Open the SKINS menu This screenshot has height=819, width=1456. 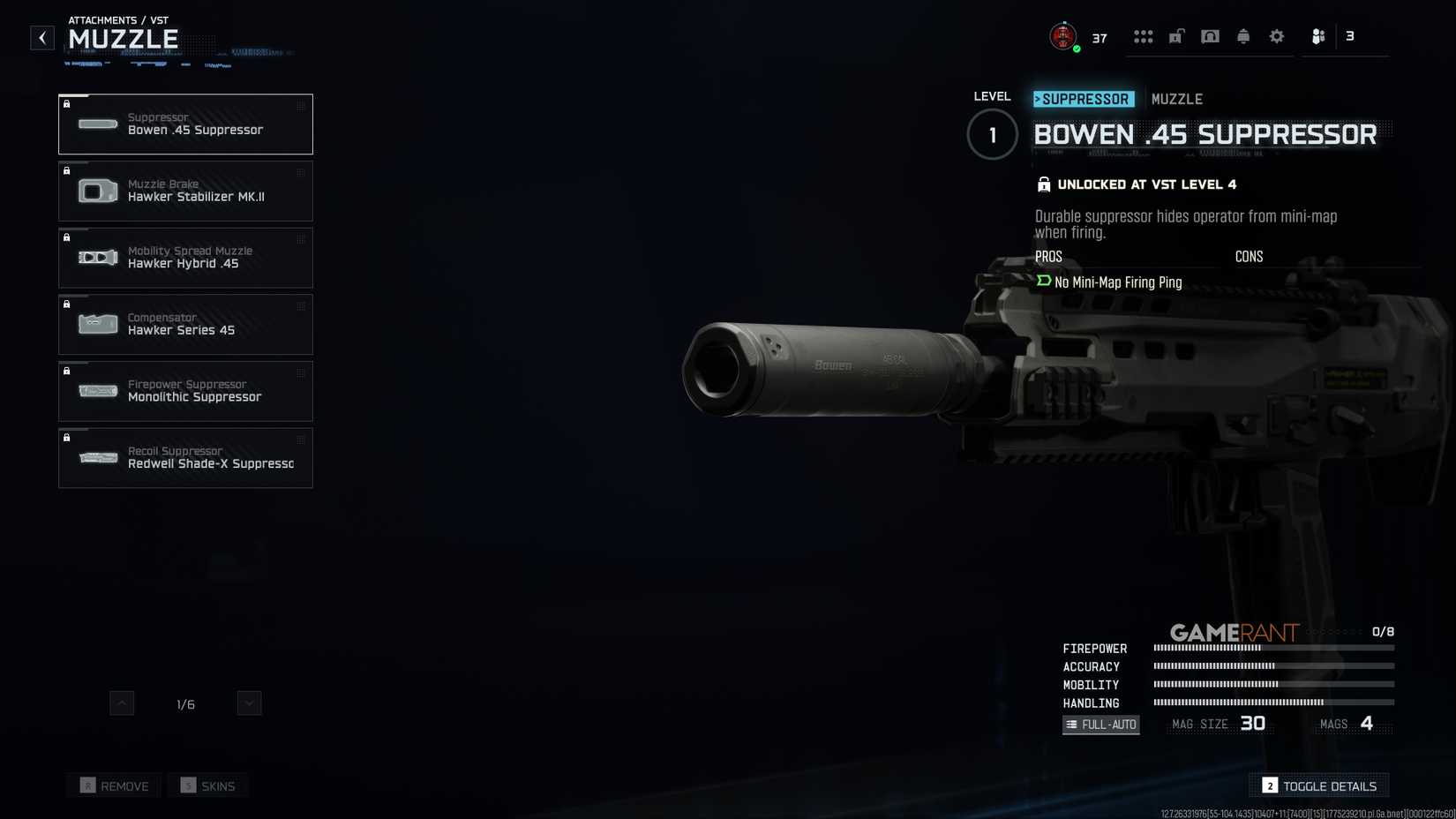207,785
